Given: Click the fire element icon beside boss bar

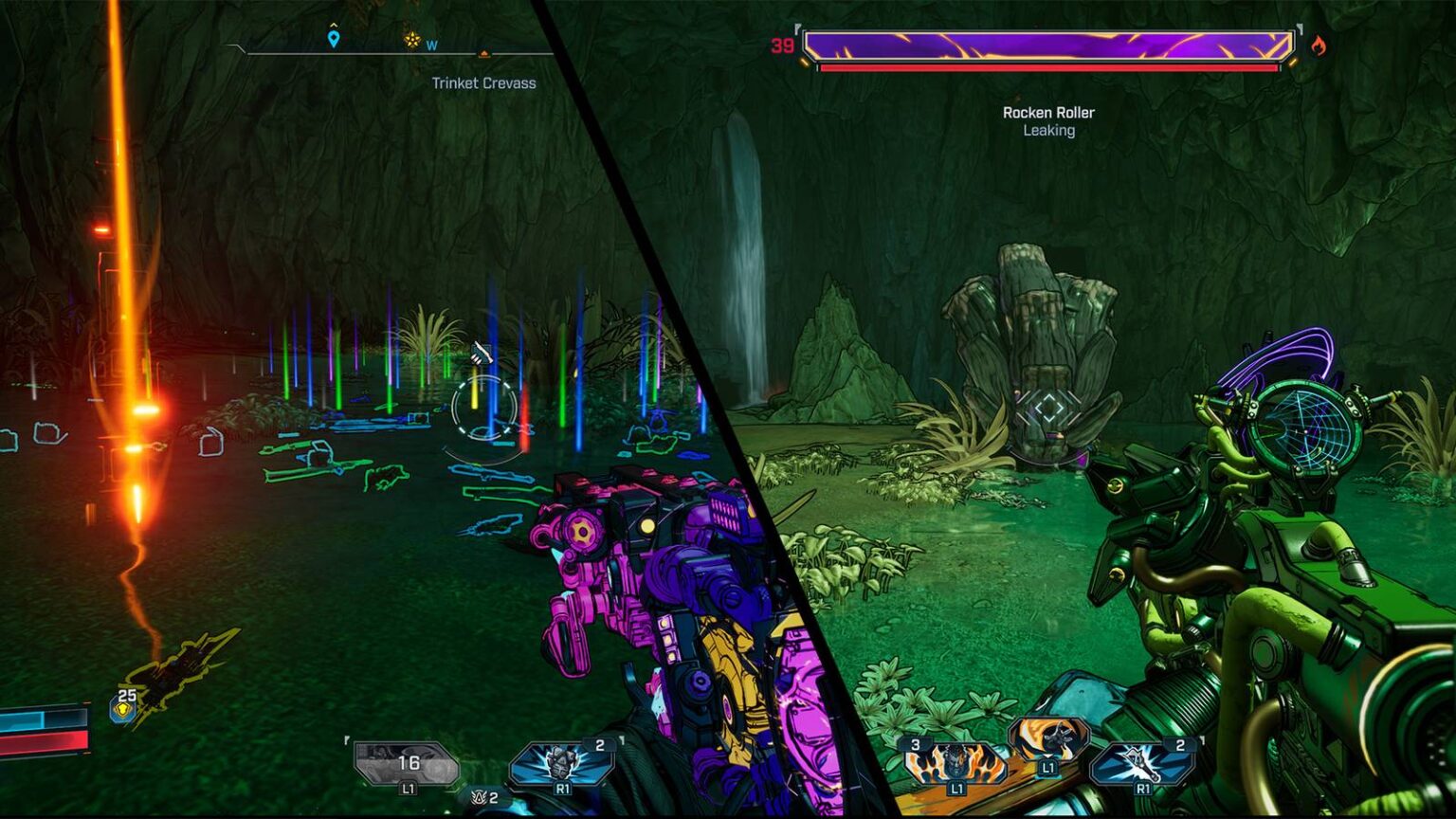Looking at the screenshot, I should coord(1319,45).
